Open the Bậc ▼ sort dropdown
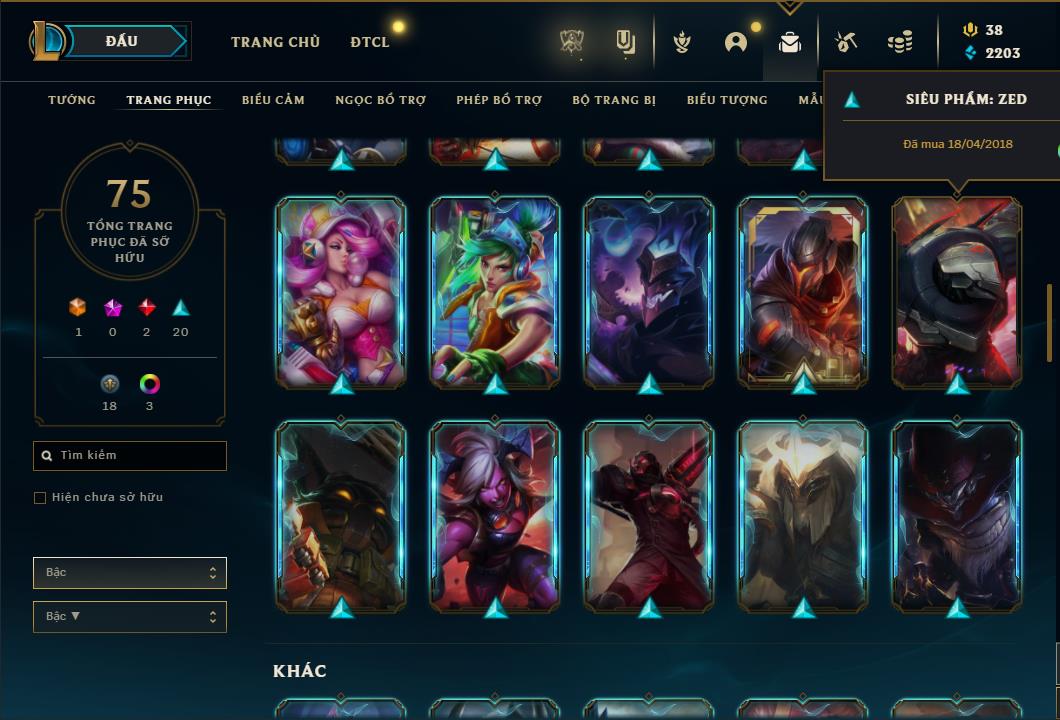 click(x=130, y=617)
